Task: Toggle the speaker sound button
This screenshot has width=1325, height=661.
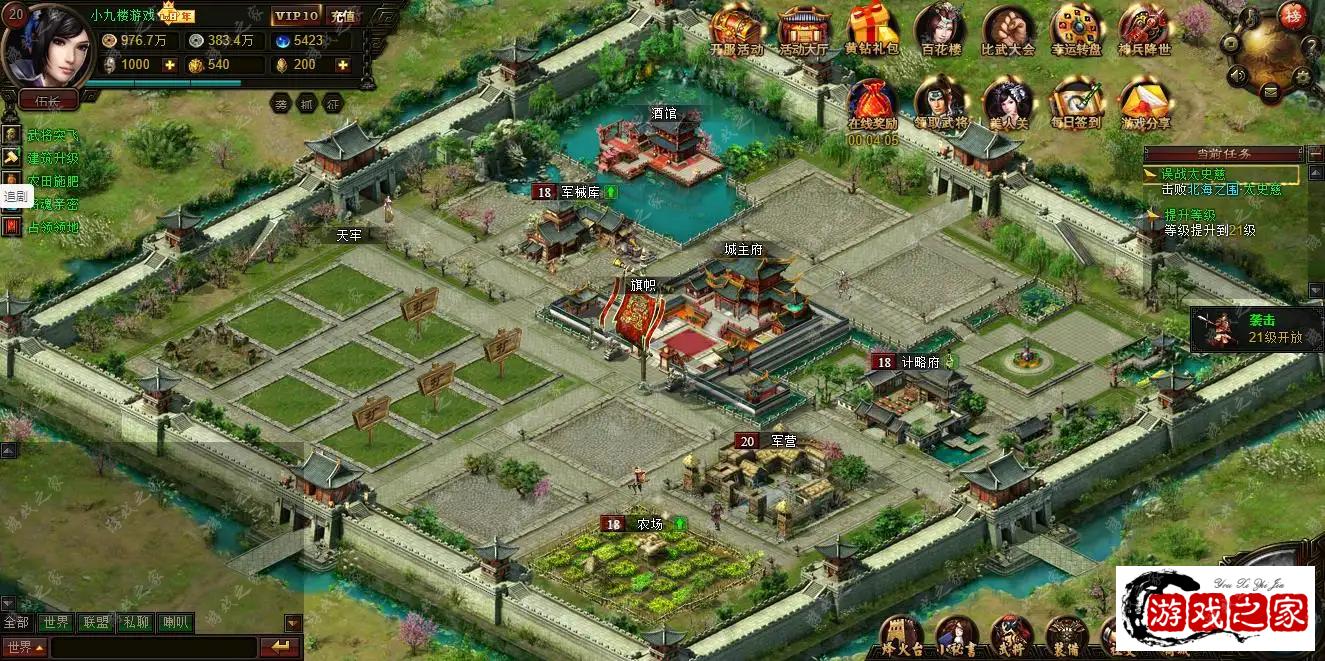Action: 1238,75
